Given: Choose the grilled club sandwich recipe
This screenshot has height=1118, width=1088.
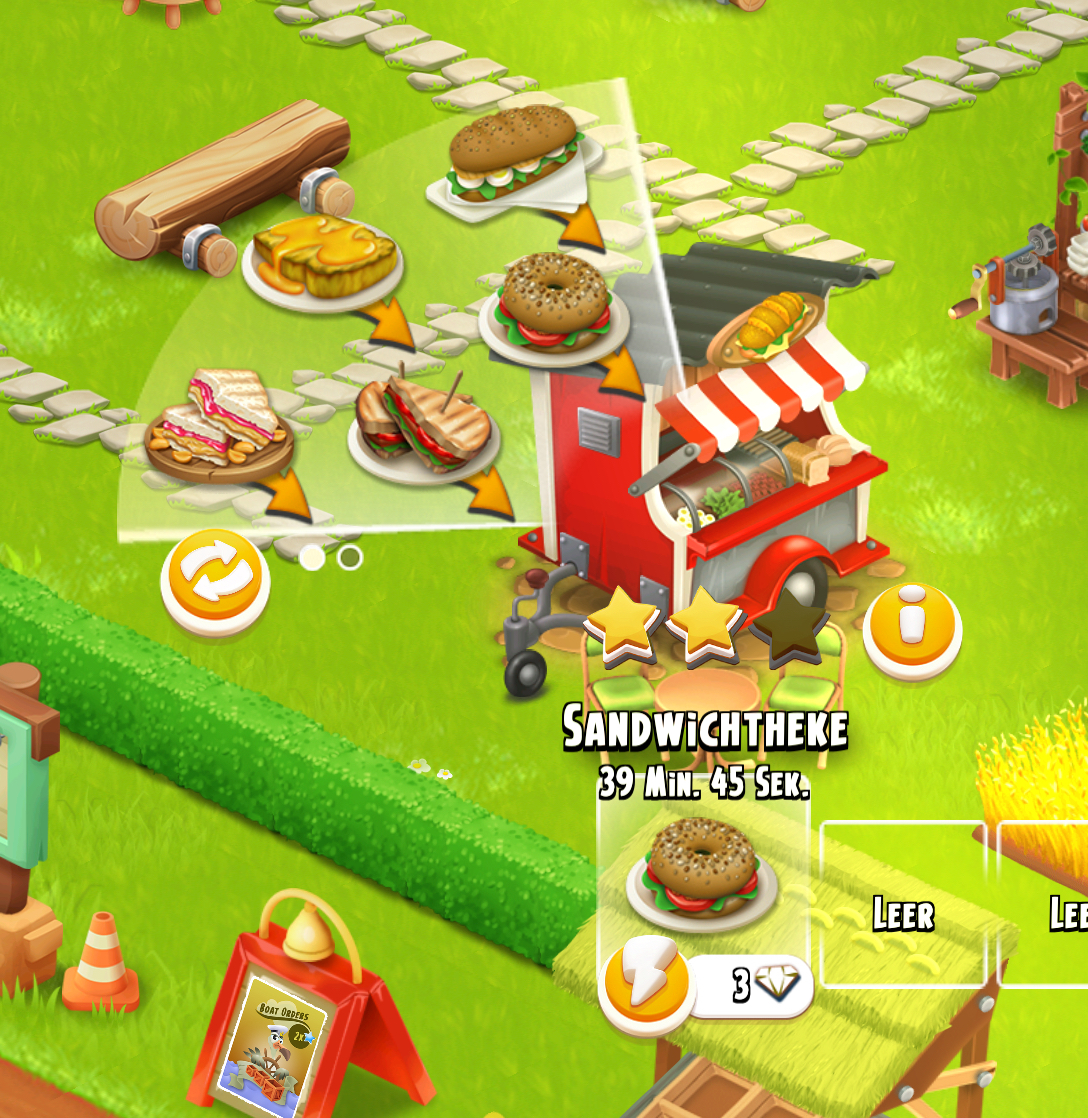Looking at the screenshot, I should [x=424, y=425].
